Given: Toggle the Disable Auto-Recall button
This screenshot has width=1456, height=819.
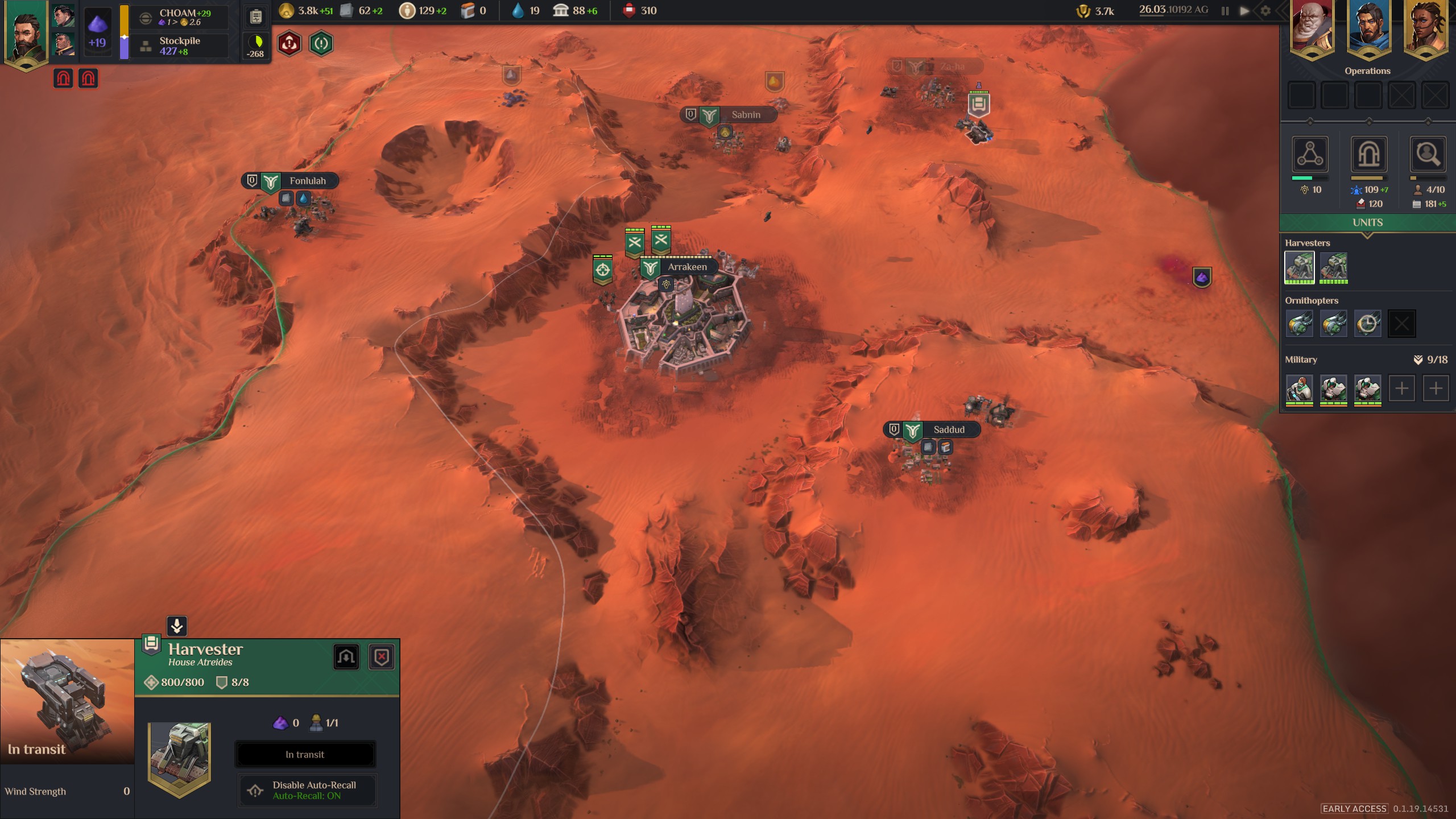Looking at the screenshot, I should (x=307, y=790).
